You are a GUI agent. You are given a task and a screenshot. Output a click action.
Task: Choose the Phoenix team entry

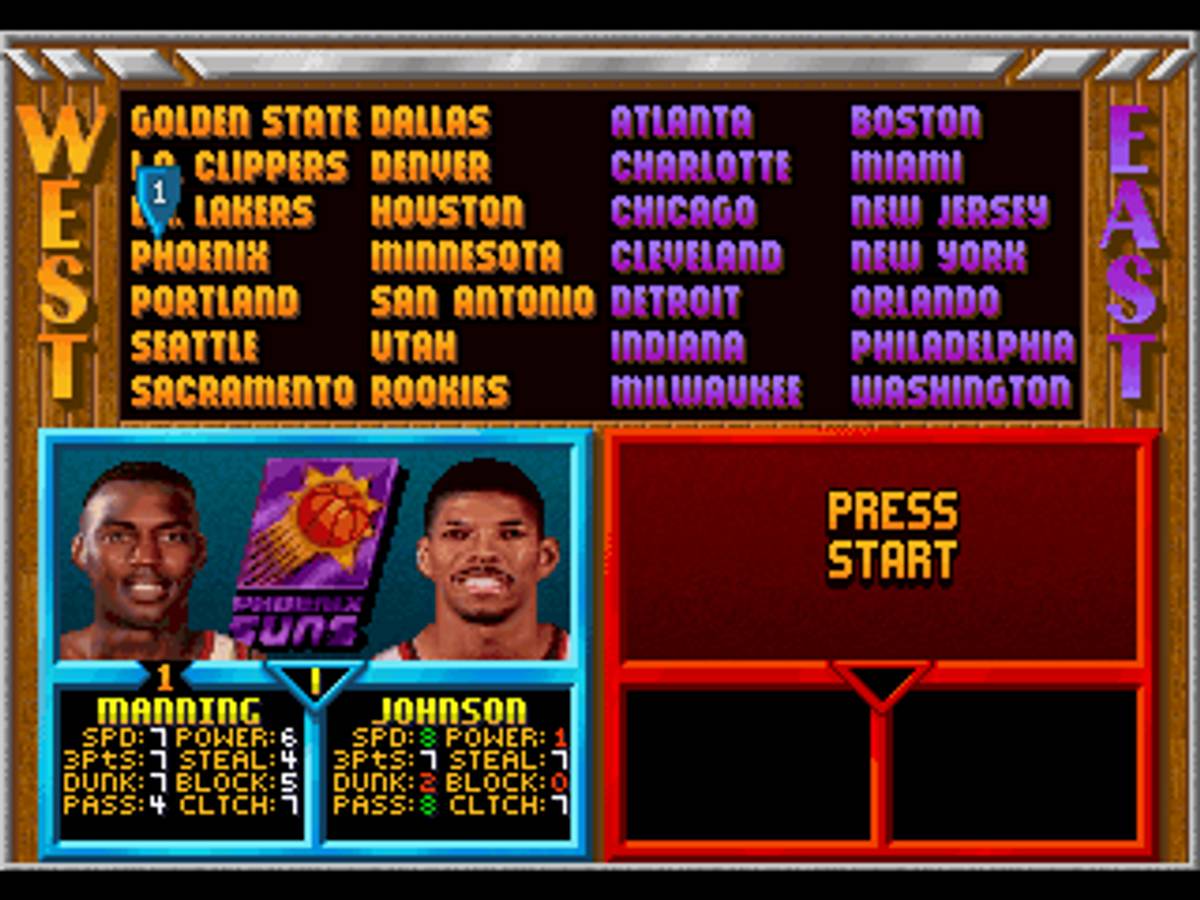[x=200, y=257]
